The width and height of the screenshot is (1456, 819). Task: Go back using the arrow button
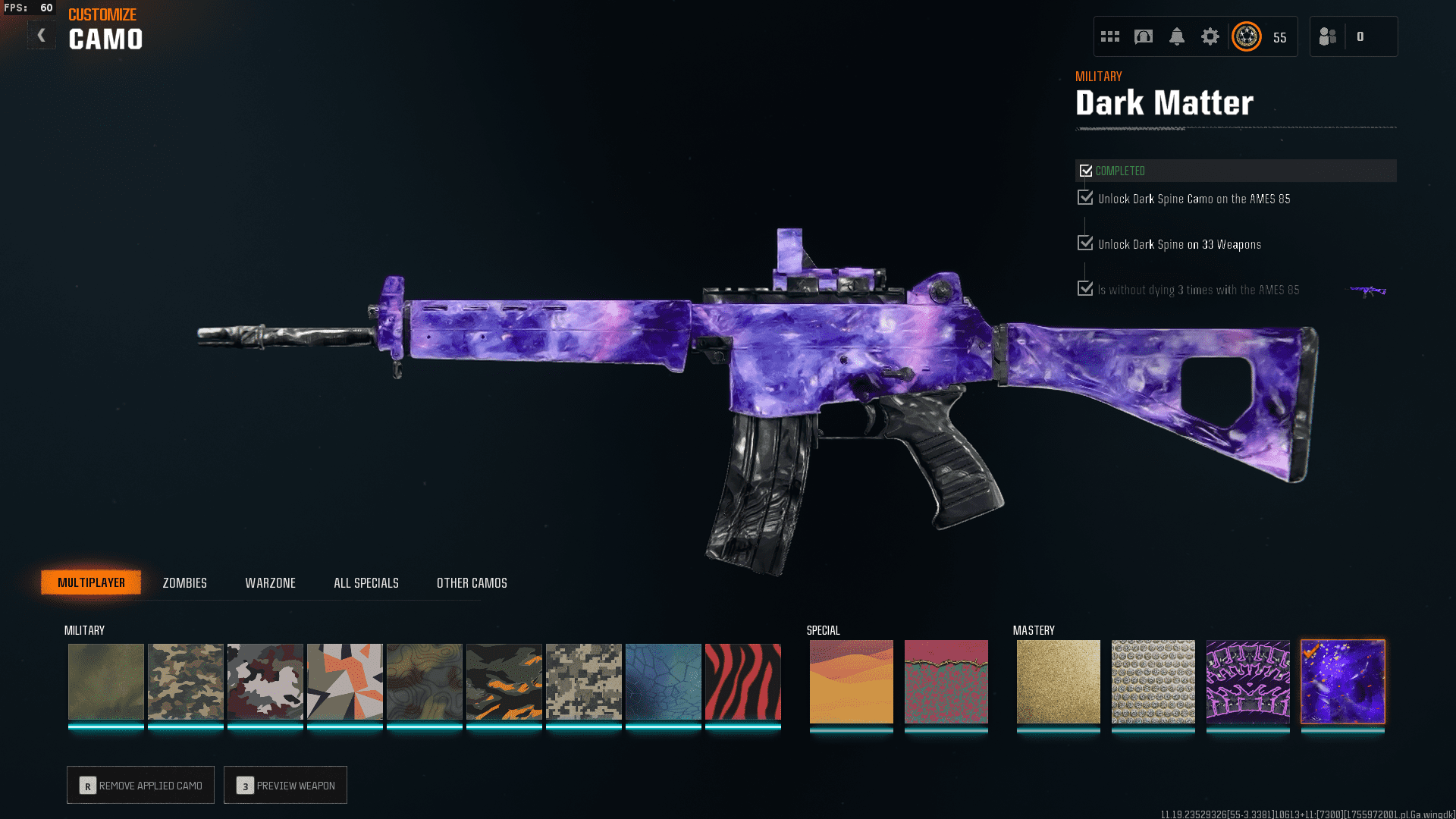(42, 36)
